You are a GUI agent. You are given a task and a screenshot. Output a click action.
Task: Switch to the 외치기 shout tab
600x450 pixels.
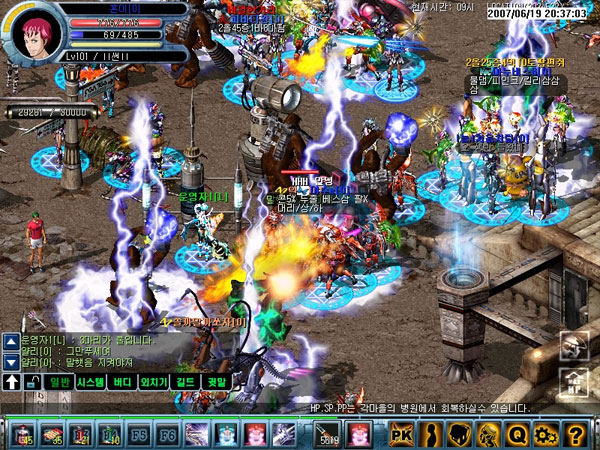[x=154, y=381]
